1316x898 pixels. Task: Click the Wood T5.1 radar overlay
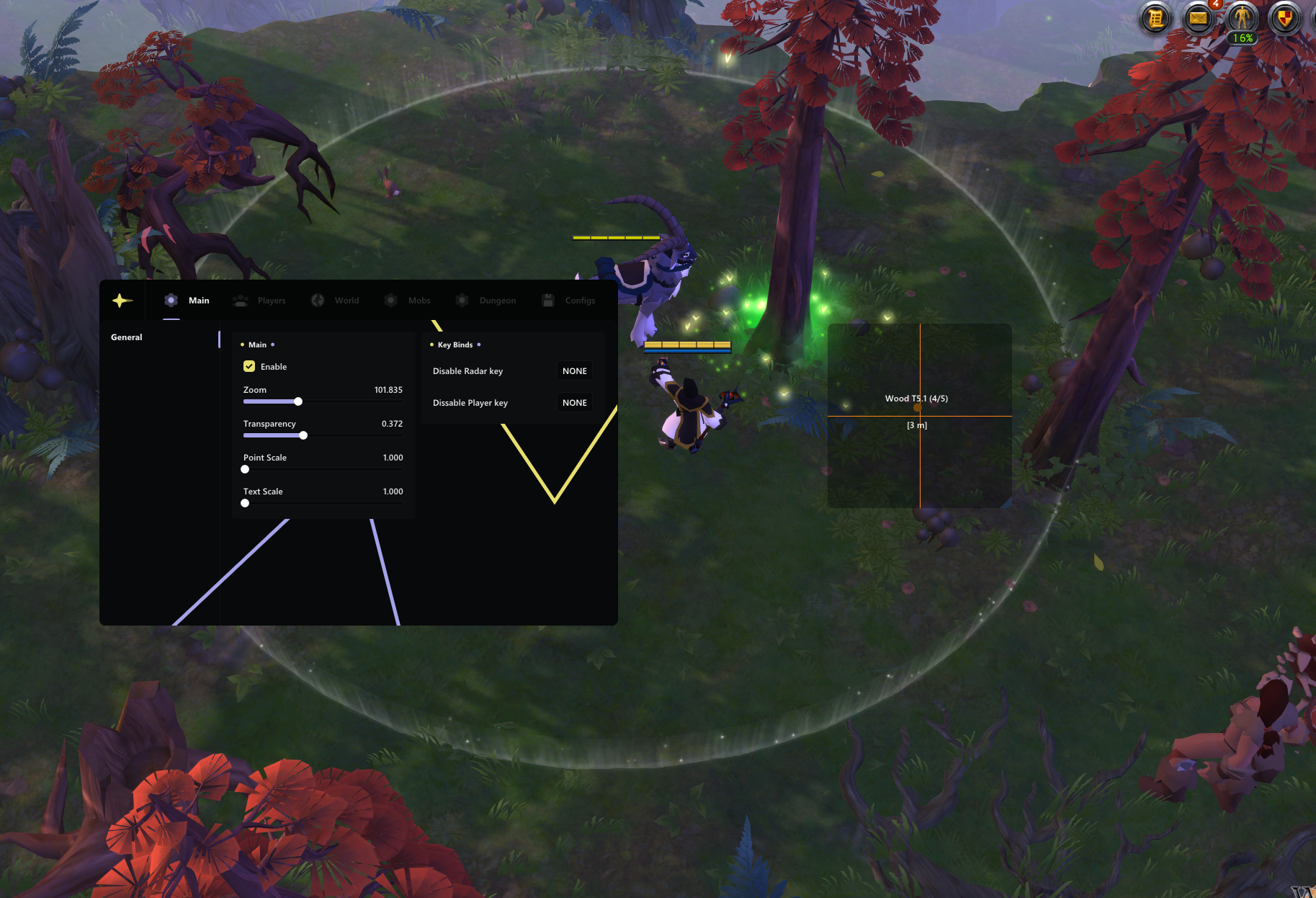[x=916, y=399]
